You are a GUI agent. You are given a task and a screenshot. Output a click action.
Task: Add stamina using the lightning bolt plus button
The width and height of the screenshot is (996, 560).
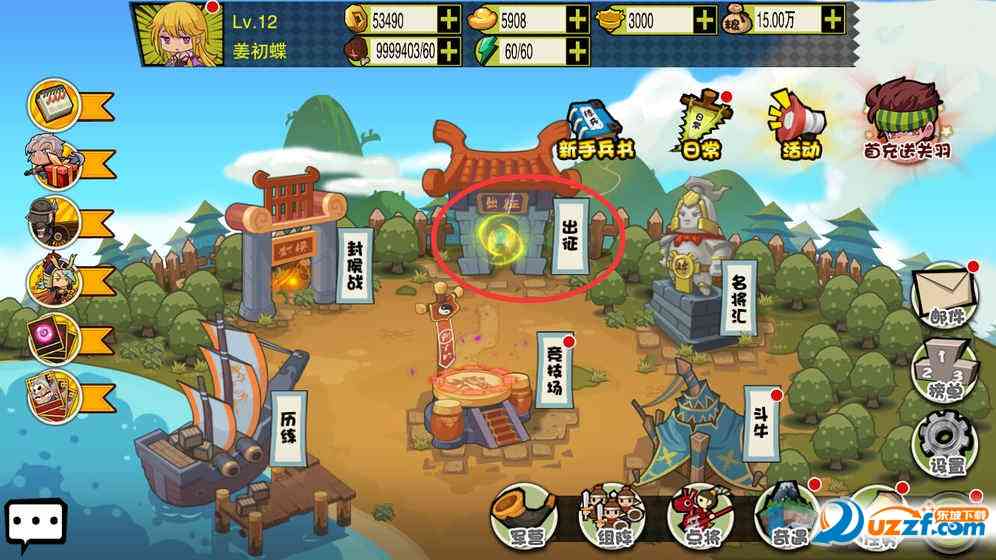[x=577, y=50]
